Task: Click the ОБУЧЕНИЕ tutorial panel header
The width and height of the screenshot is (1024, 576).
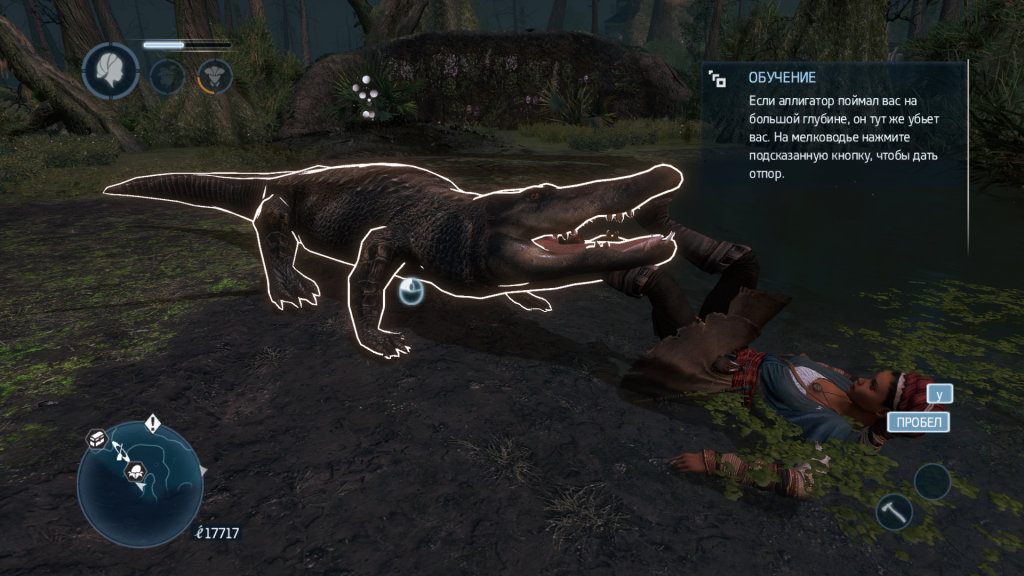Action: coord(782,77)
